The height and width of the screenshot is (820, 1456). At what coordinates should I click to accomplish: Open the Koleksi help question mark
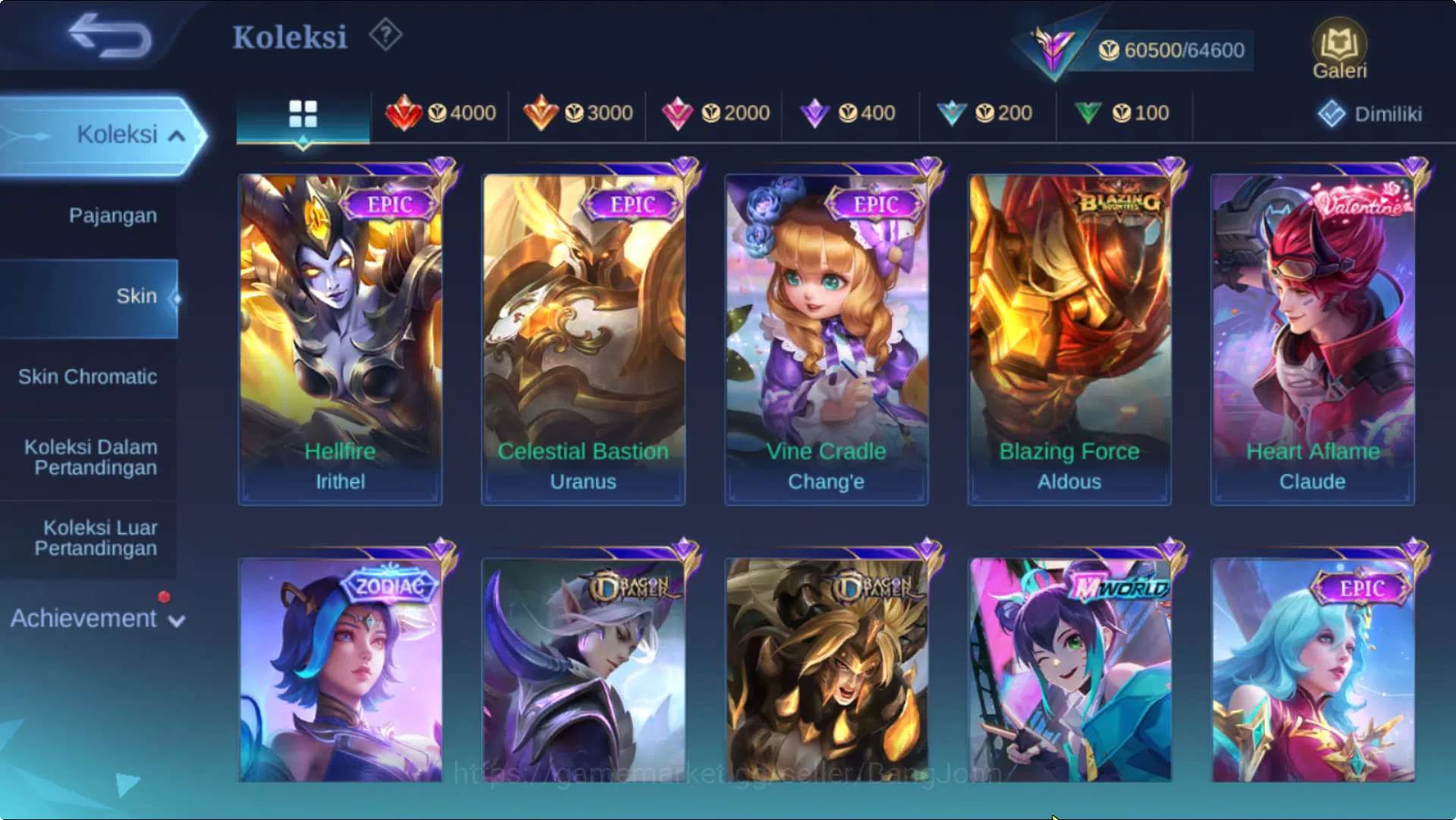point(385,36)
